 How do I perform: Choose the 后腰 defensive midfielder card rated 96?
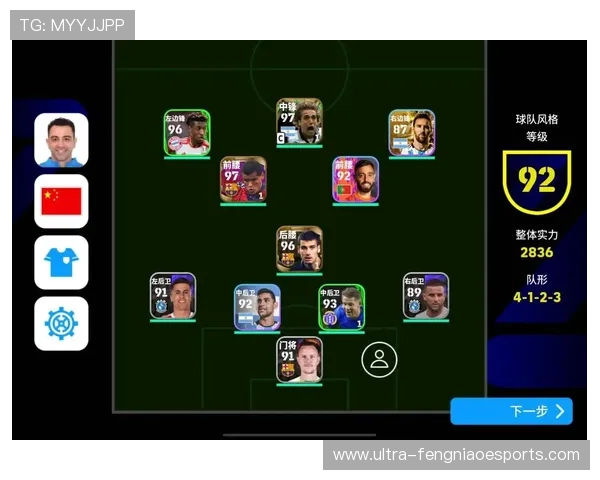tap(300, 249)
